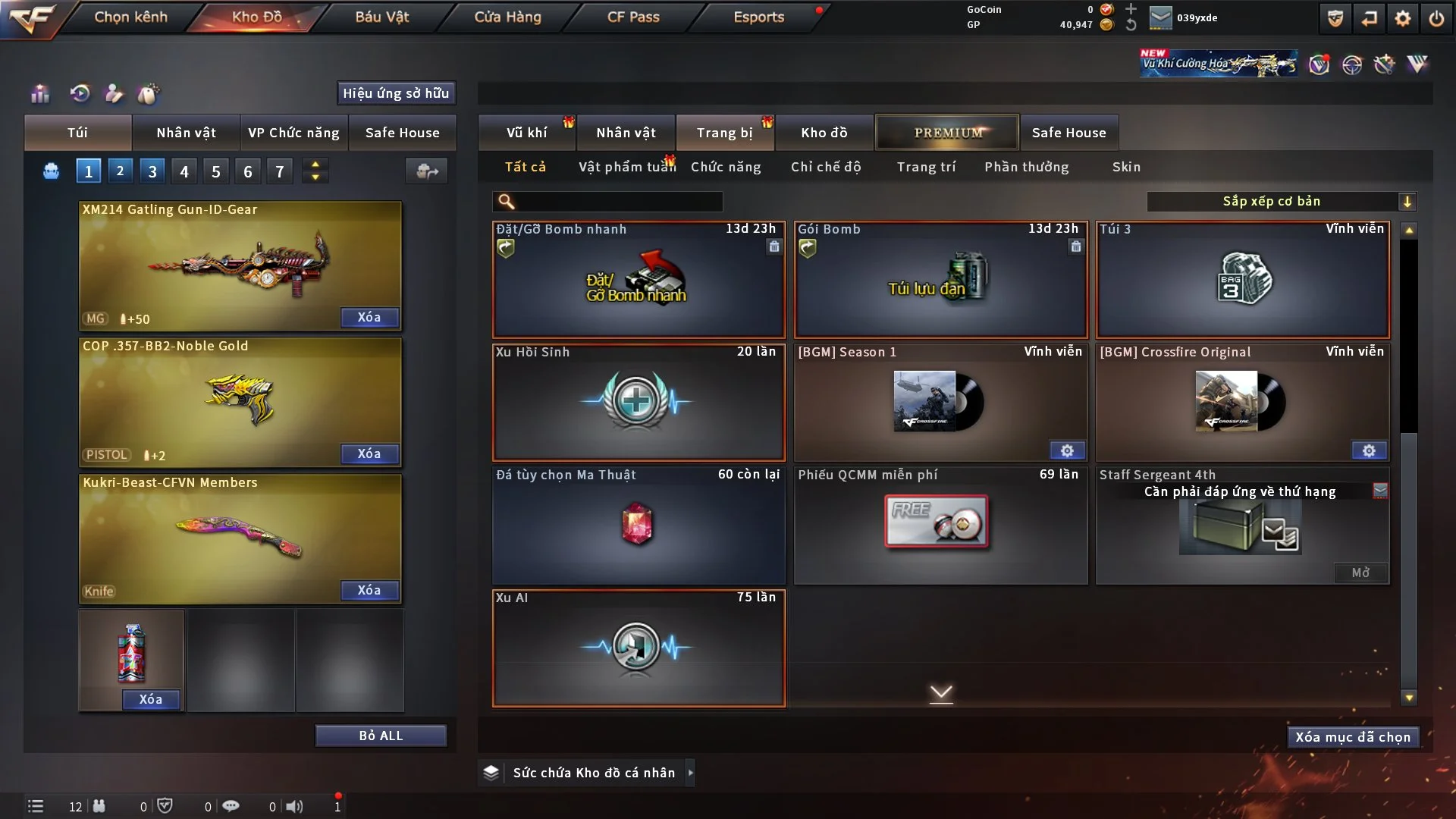Open the CF Pass menu

(632, 17)
